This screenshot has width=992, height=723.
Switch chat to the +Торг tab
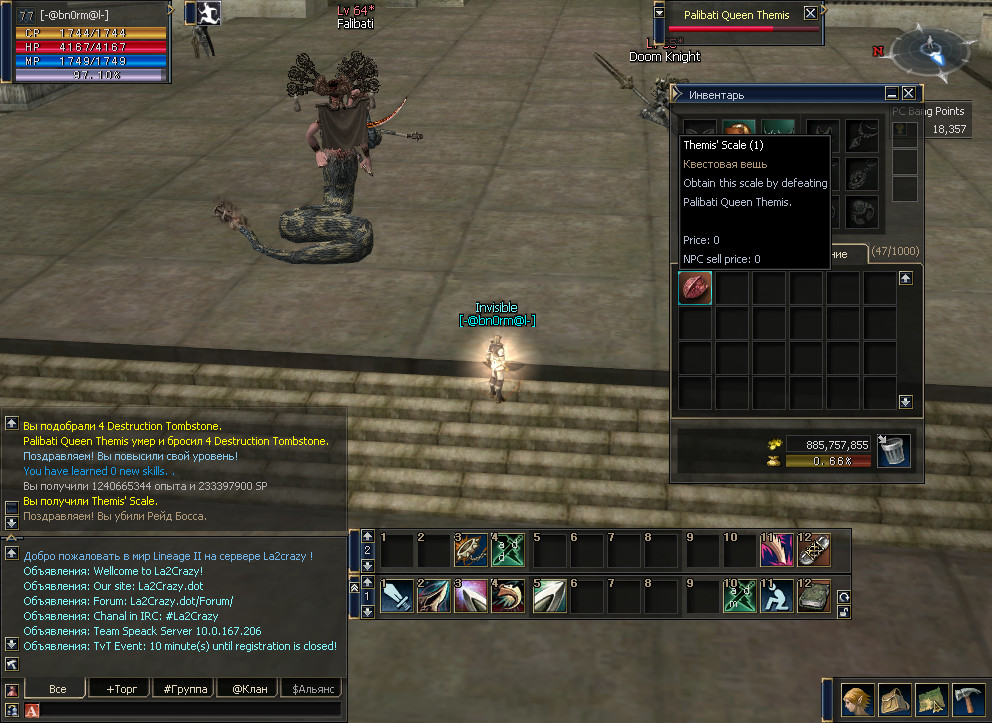tap(116, 689)
